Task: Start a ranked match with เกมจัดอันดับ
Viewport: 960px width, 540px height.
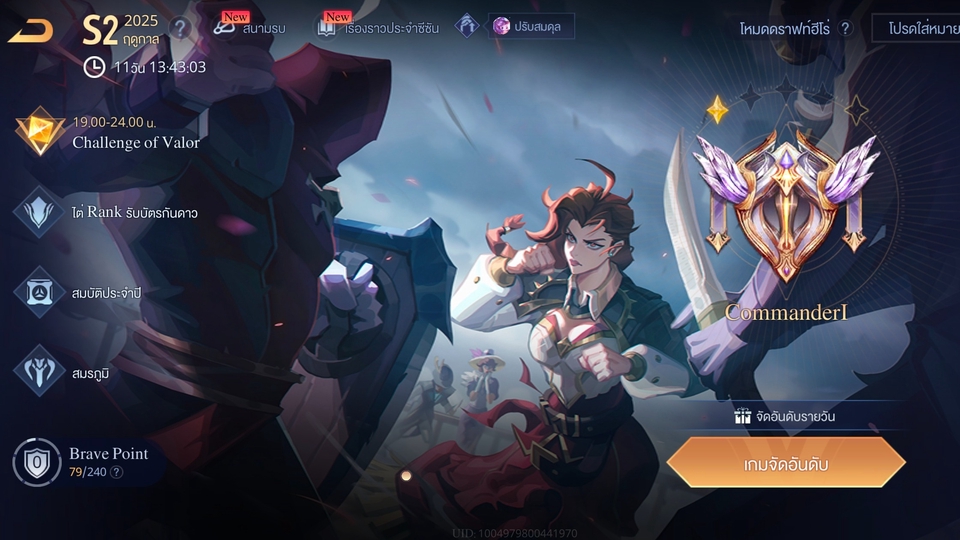Action: point(786,464)
